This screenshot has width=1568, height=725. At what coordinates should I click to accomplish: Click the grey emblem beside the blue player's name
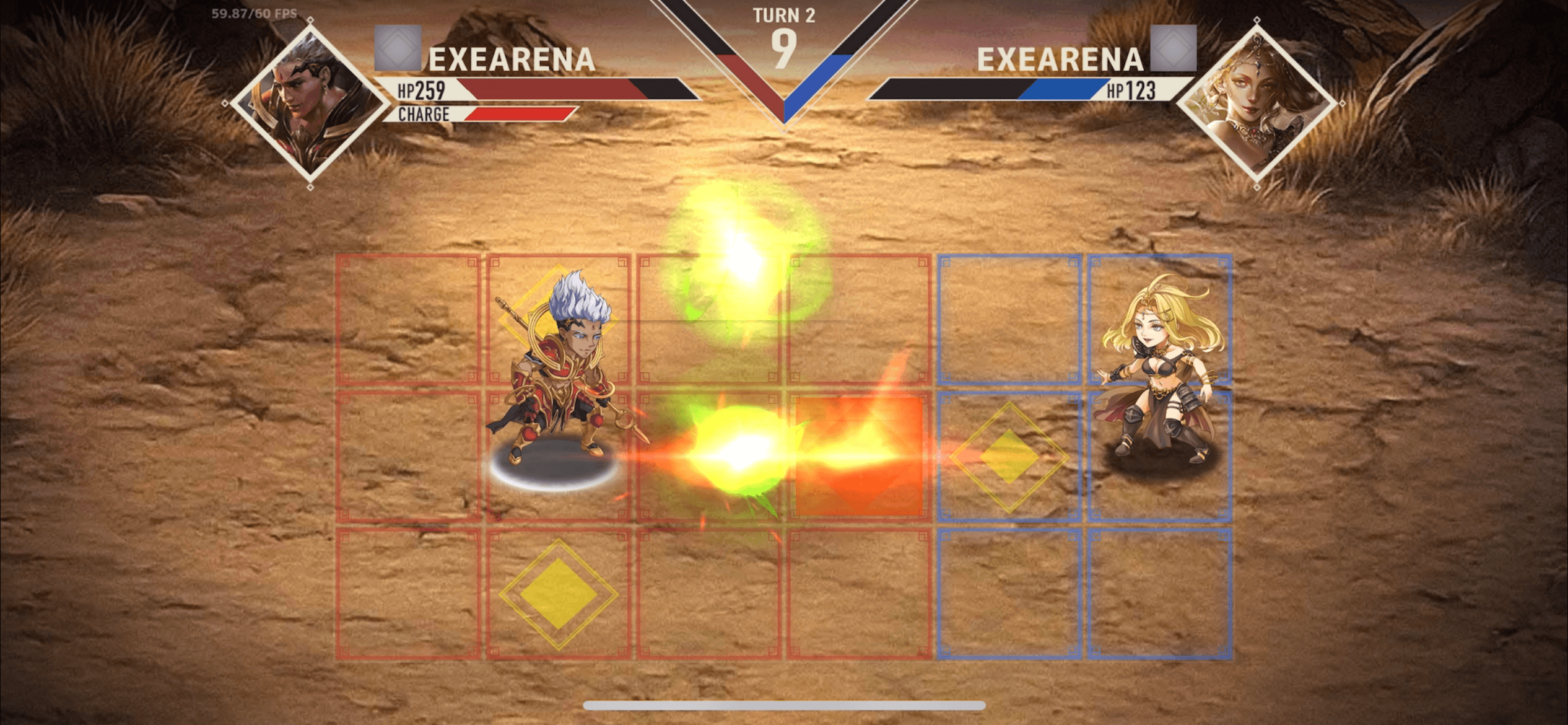pos(1173,48)
